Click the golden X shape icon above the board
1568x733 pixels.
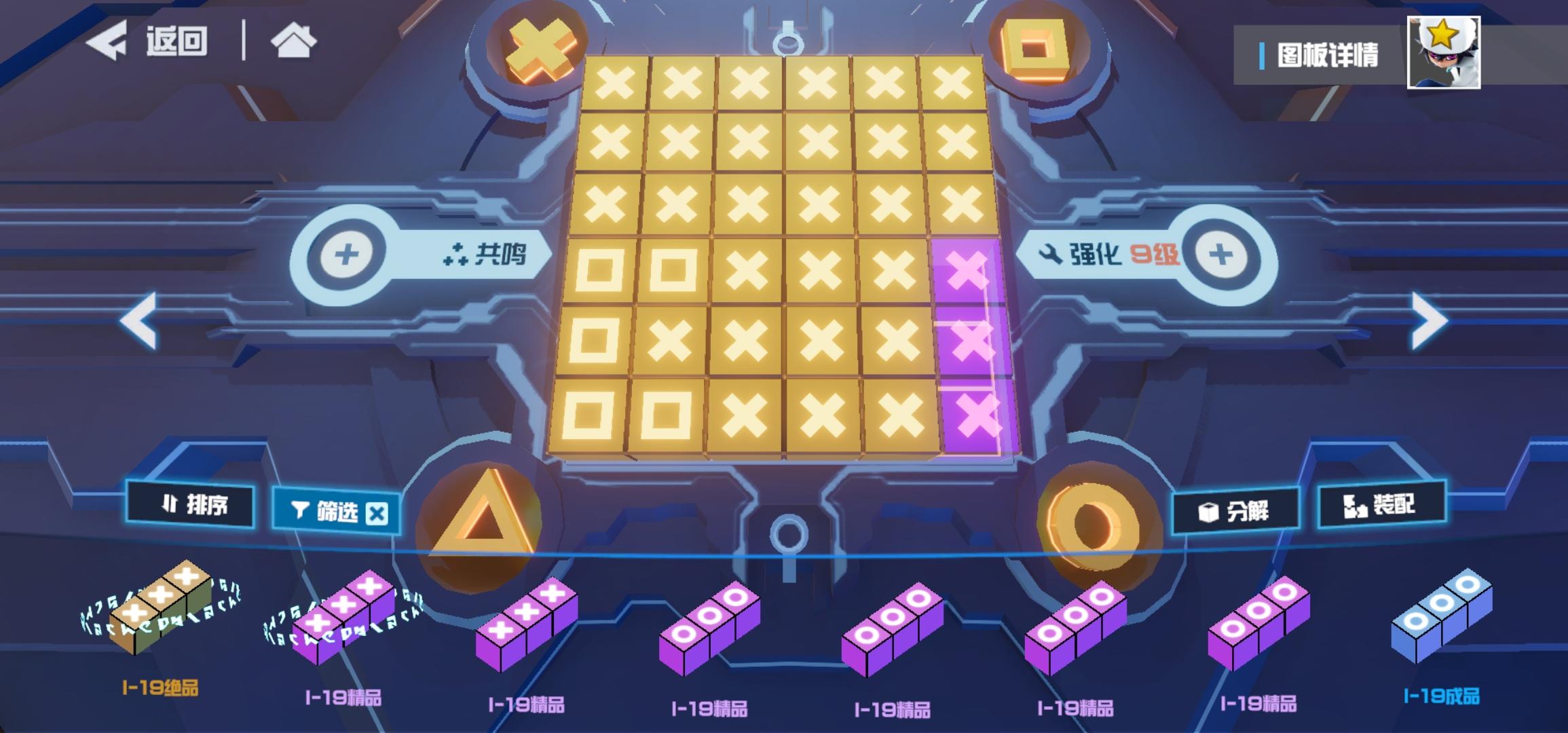(x=540, y=48)
